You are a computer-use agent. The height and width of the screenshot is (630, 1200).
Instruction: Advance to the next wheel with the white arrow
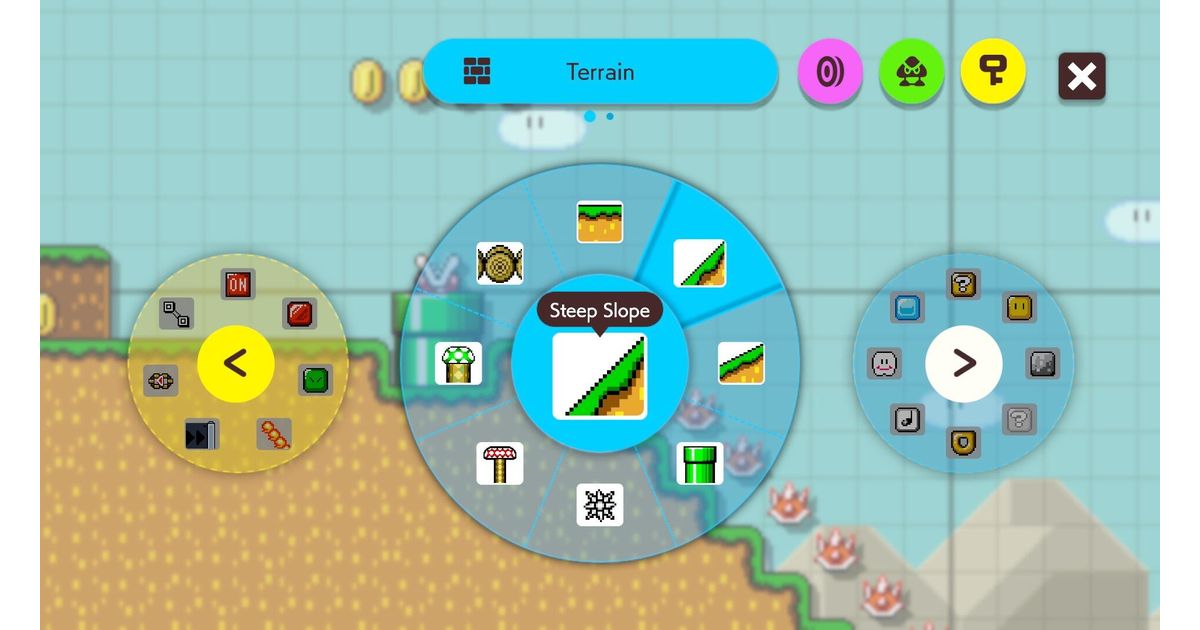point(963,363)
